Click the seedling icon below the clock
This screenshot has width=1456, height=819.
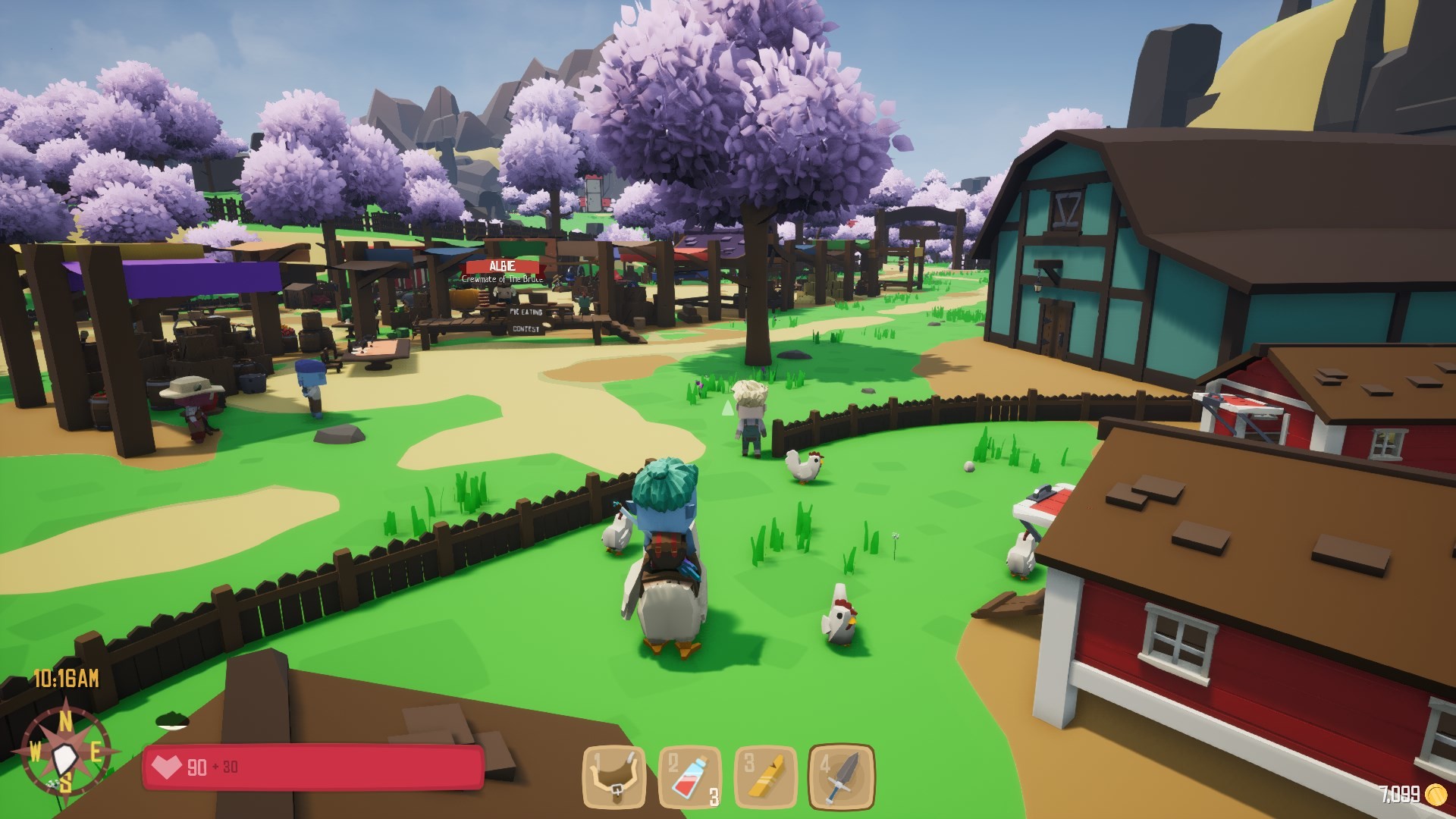click(x=171, y=720)
